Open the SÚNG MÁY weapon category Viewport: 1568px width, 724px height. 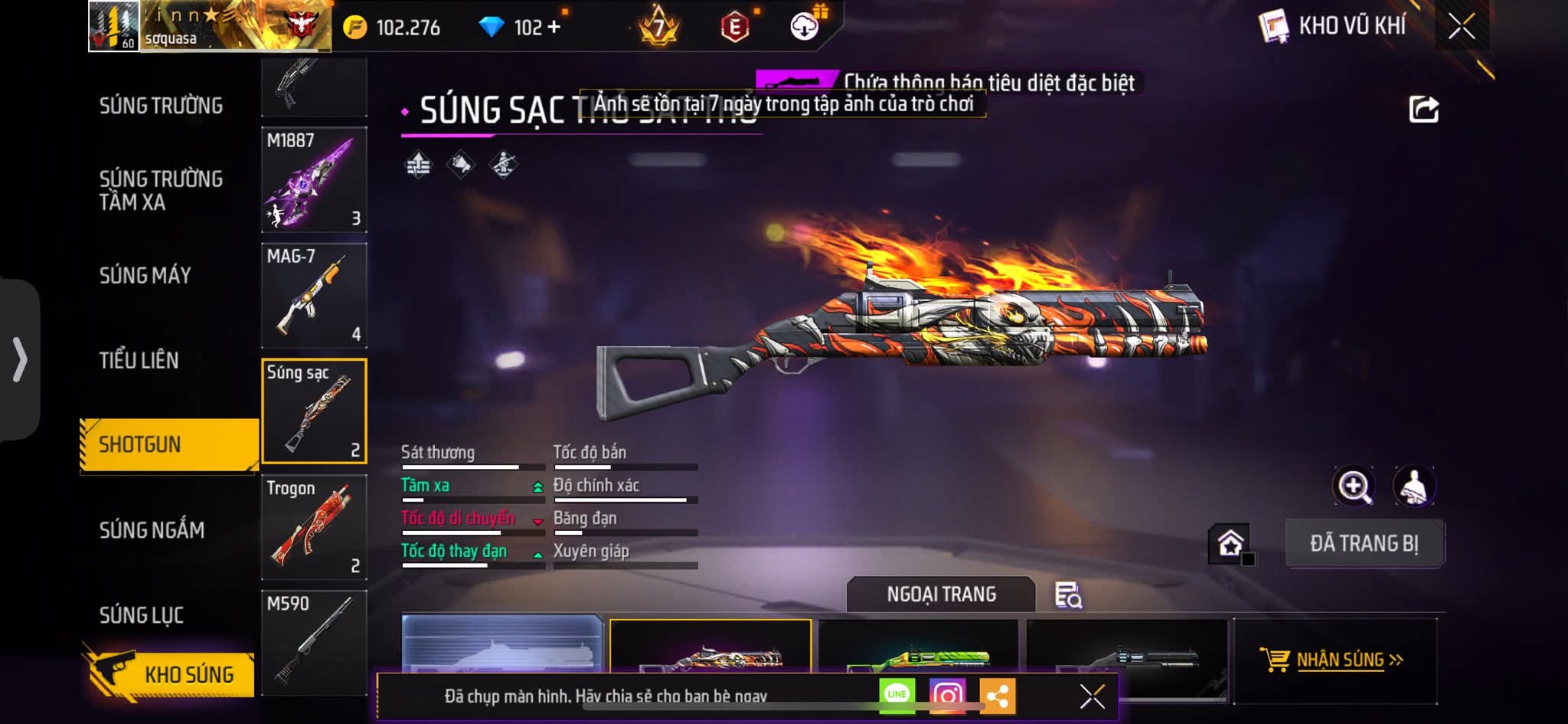(x=145, y=275)
